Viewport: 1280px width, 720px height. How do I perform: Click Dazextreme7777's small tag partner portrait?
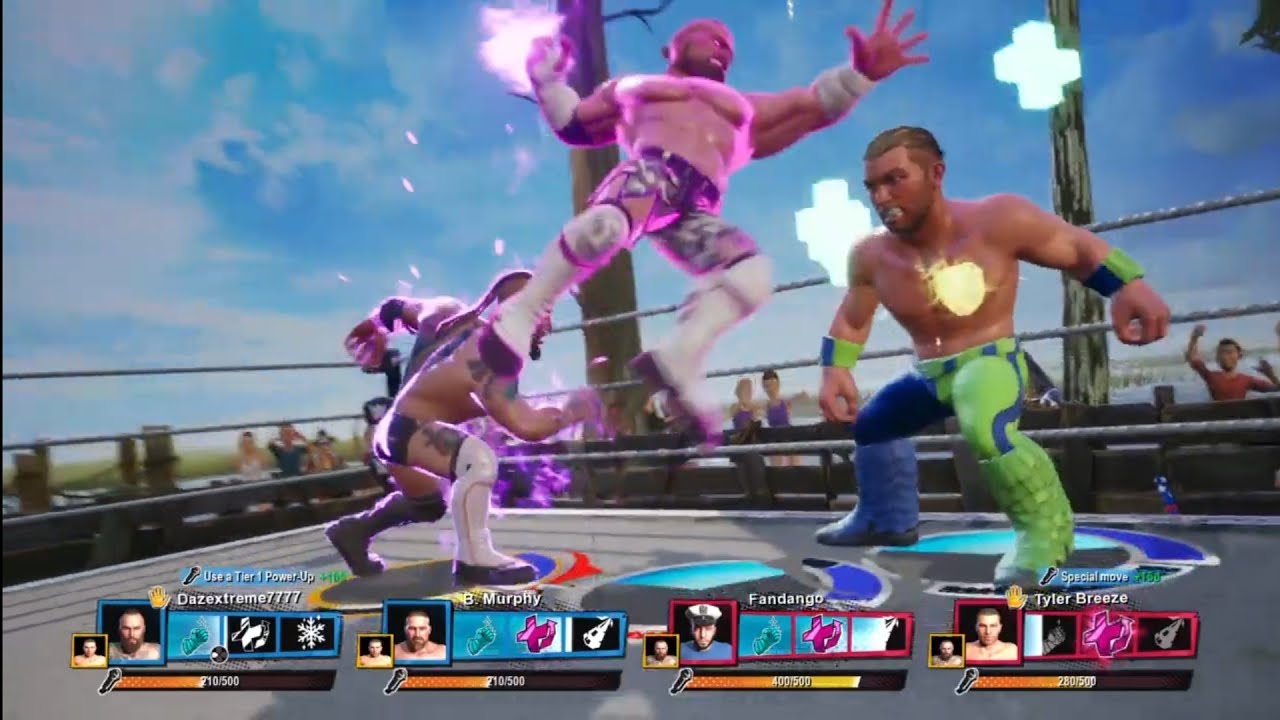click(88, 651)
